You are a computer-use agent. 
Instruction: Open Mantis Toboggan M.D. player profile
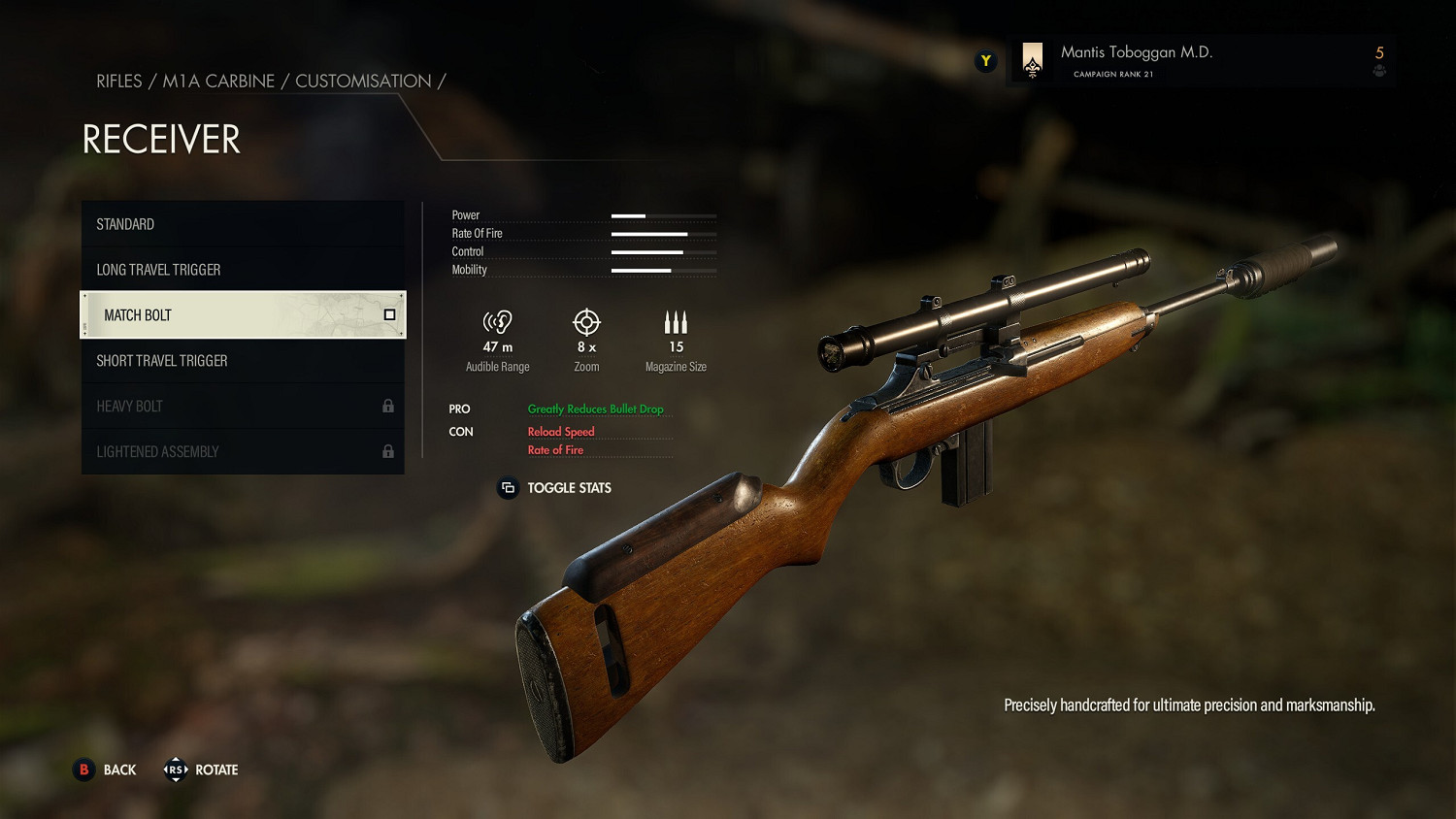click(1136, 60)
